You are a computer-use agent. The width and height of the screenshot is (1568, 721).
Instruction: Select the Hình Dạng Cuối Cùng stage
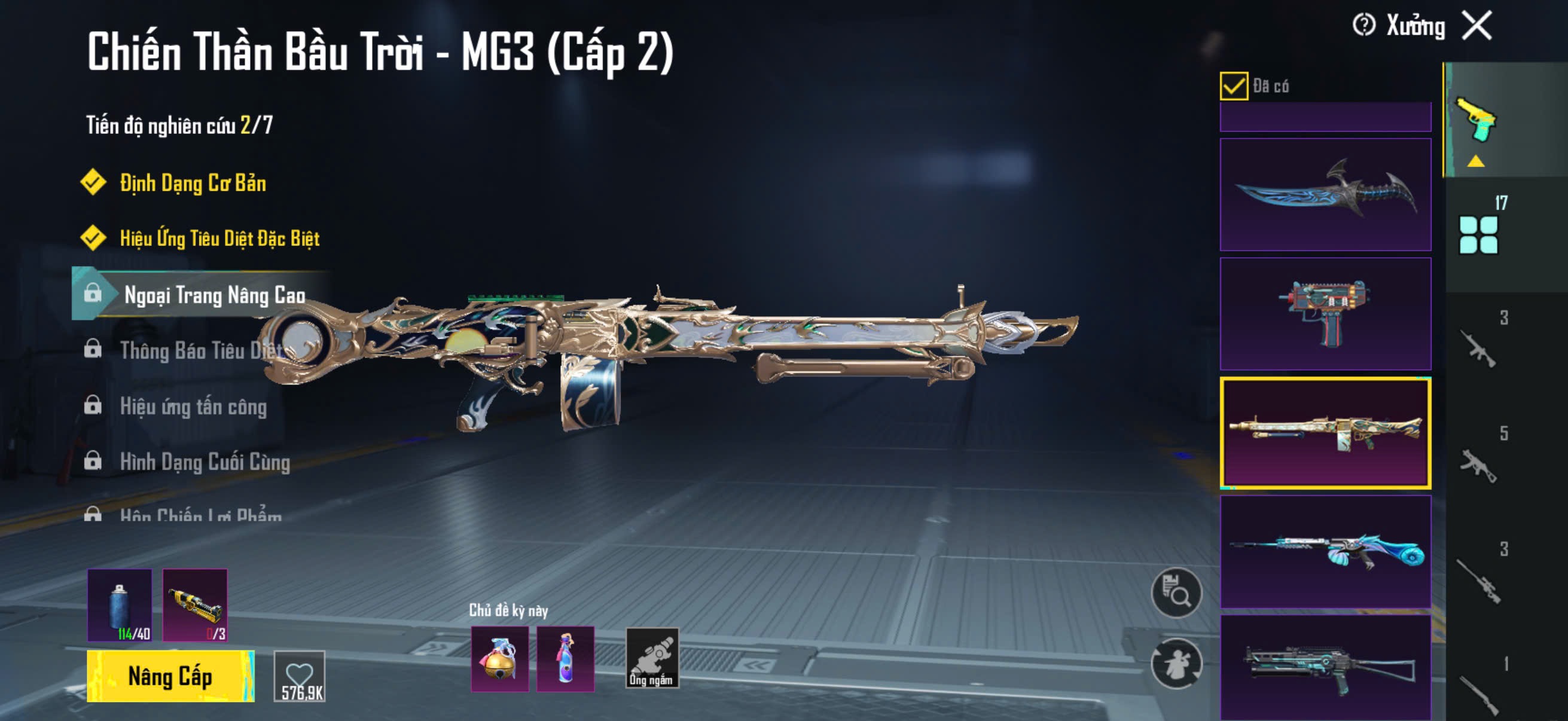click(x=205, y=462)
